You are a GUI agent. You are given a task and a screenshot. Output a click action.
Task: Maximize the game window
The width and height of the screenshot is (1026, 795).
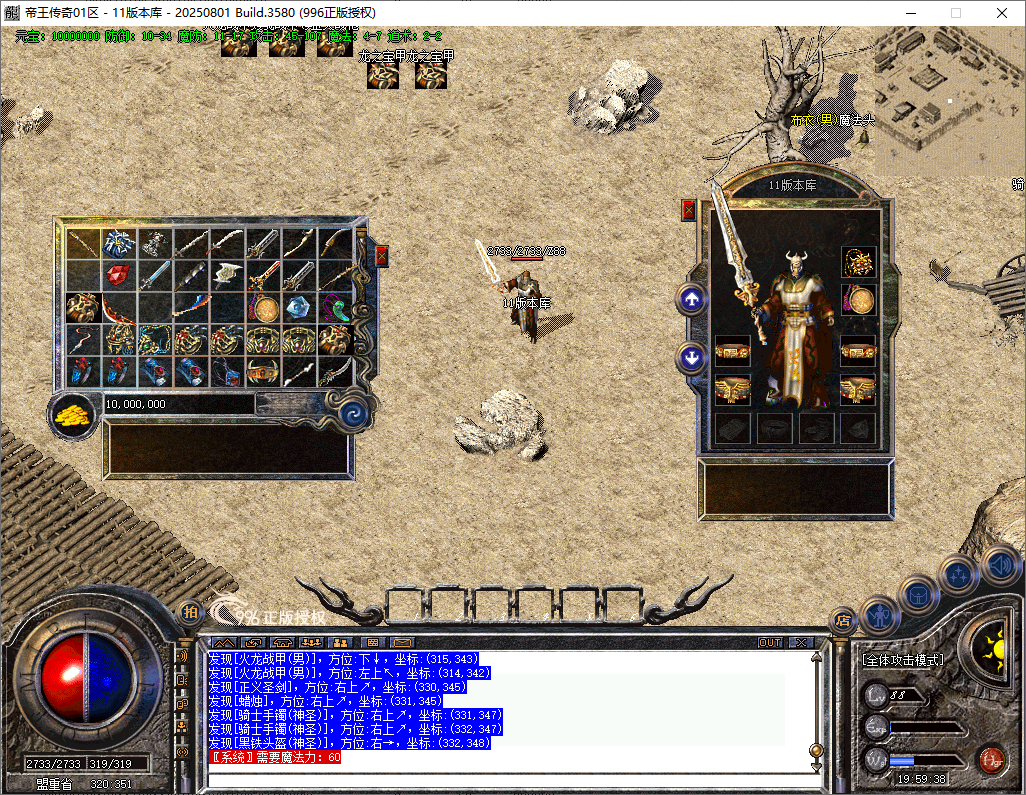[x=955, y=13]
